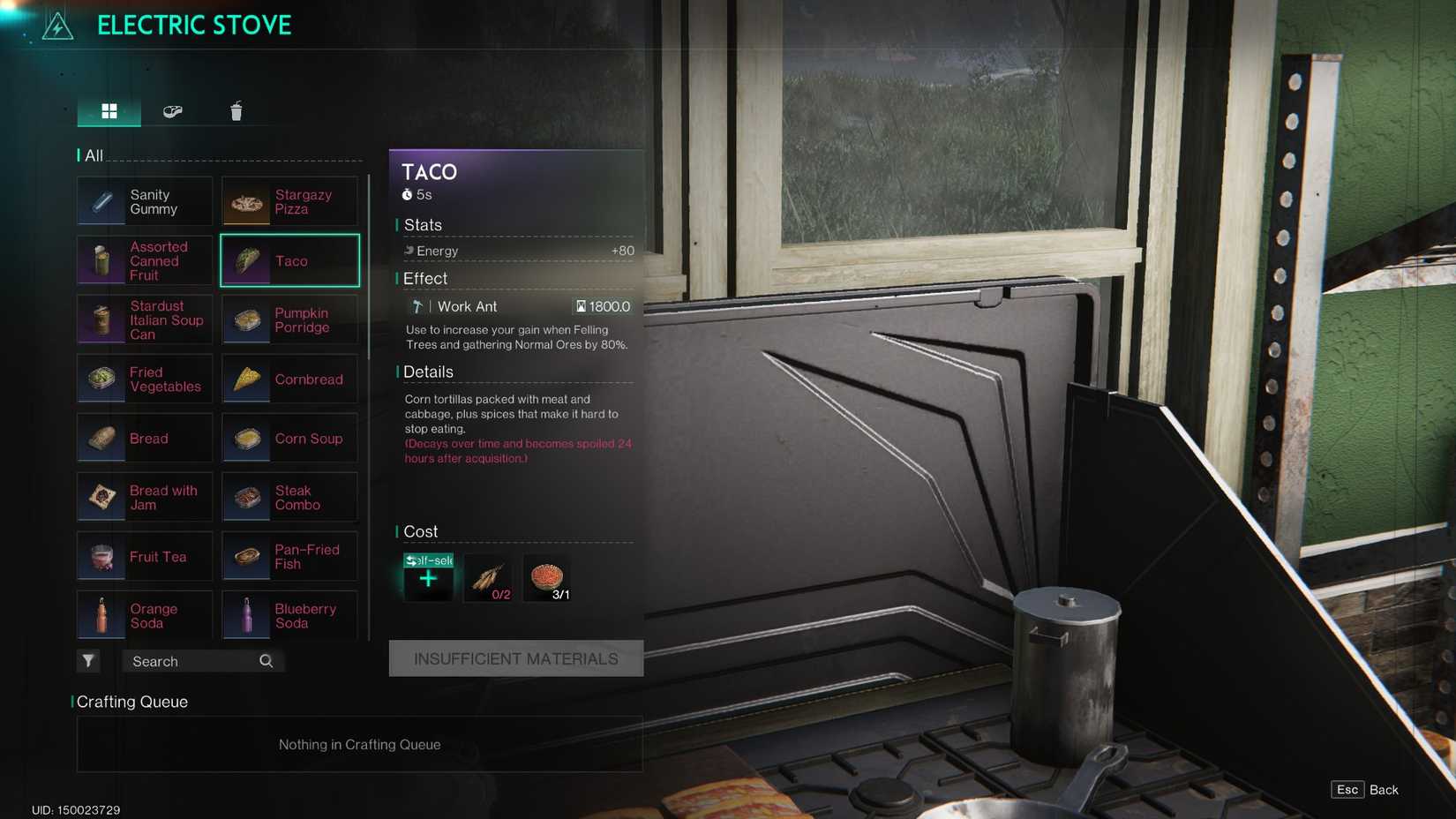Open the meat dishes category

(172, 110)
